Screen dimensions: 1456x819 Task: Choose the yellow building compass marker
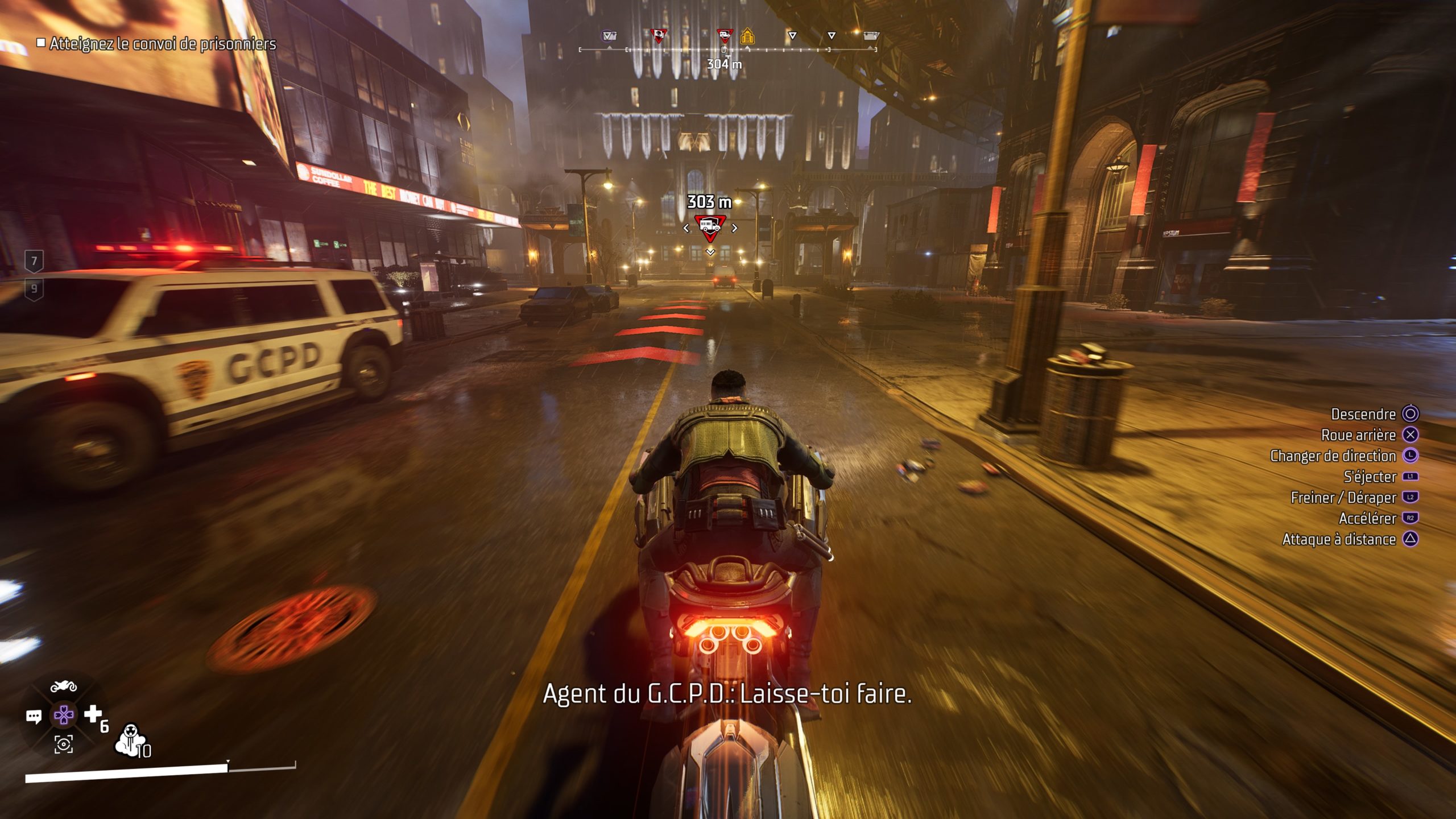[x=747, y=37]
